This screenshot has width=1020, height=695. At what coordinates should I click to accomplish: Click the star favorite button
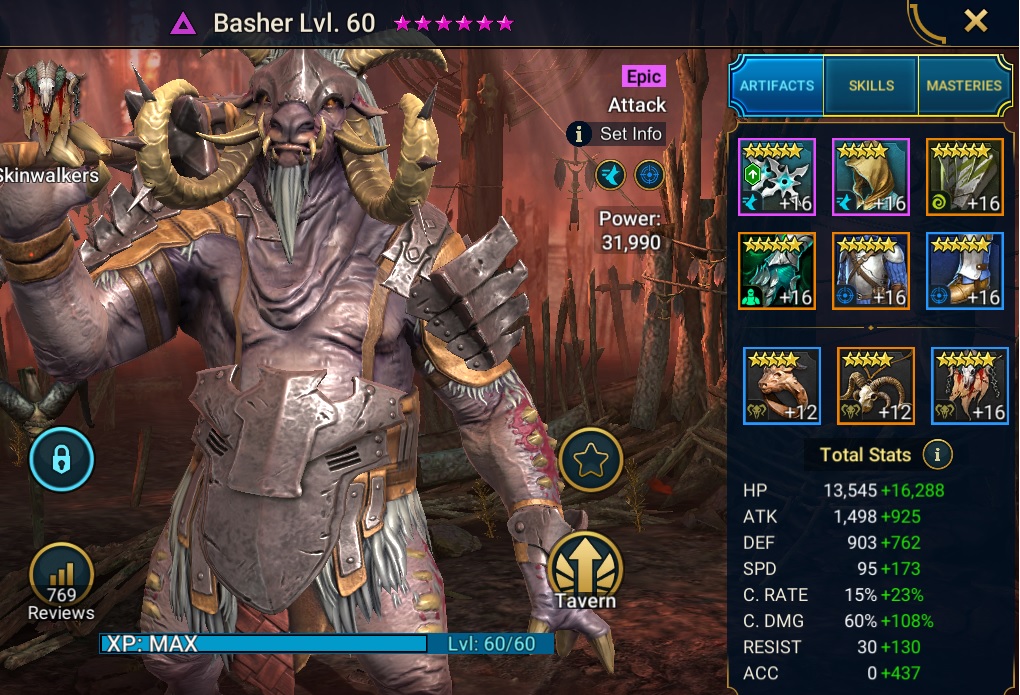tap(591, 461)
